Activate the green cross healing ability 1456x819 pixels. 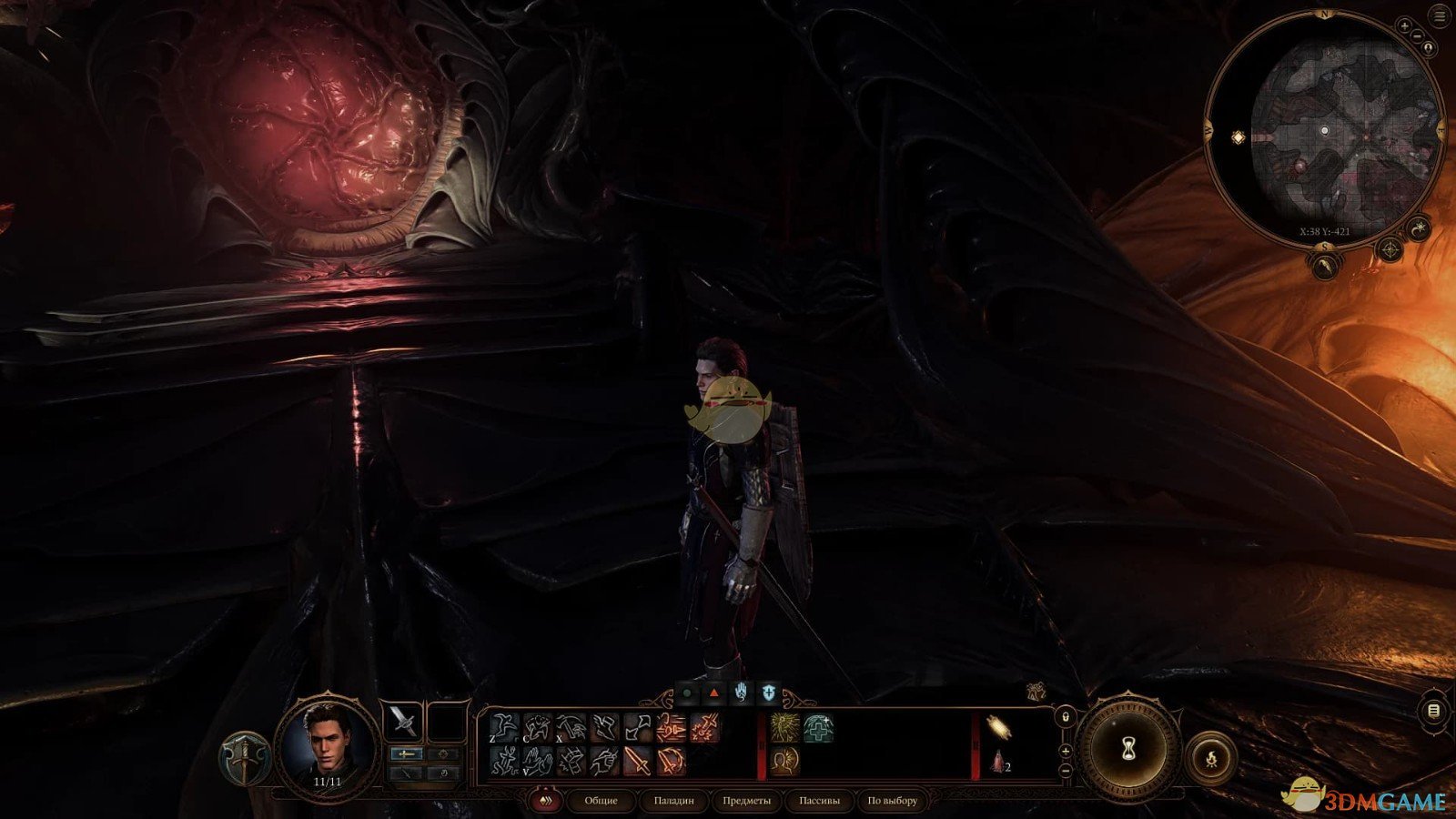point(817,728)
